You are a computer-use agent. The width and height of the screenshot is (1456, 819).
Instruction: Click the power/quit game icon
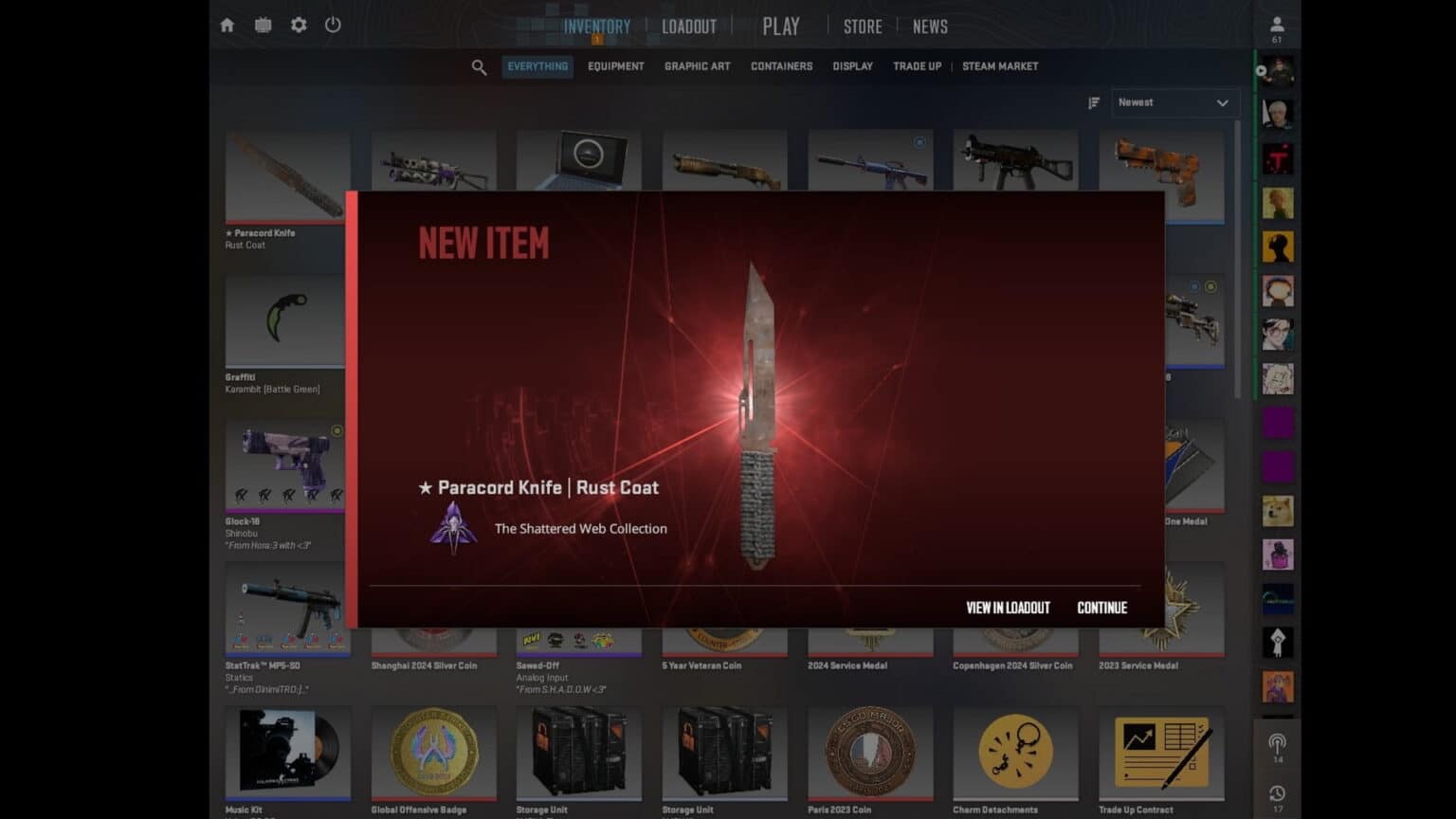coord(333,26)
